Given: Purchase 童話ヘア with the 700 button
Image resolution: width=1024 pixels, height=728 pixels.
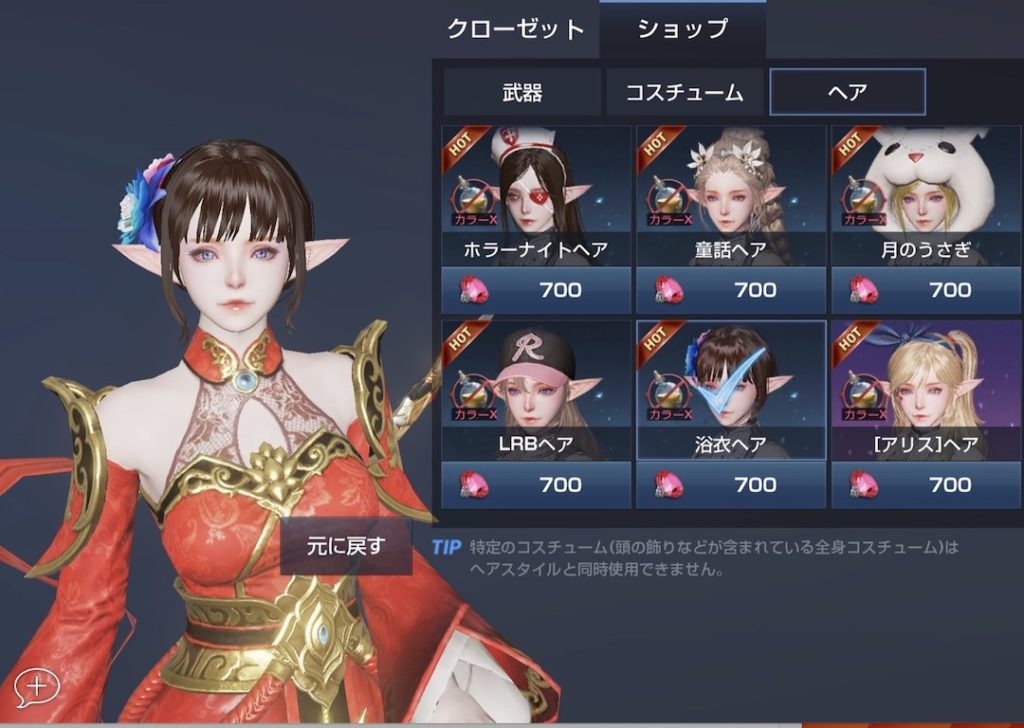Looking at the screenshot, I should 731,290.
